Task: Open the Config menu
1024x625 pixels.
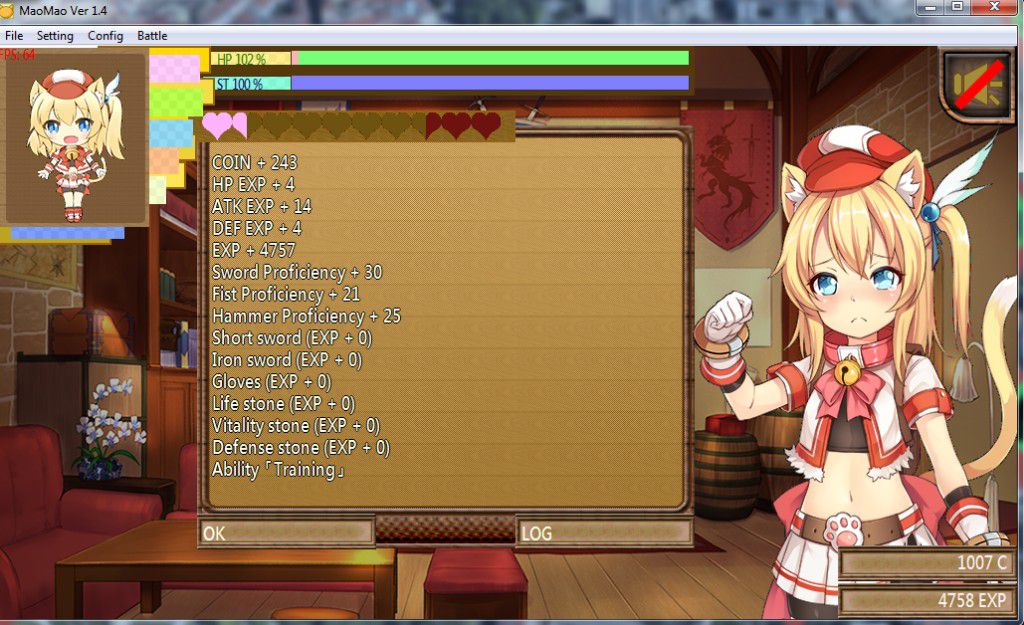Action: tap(105, 36)
